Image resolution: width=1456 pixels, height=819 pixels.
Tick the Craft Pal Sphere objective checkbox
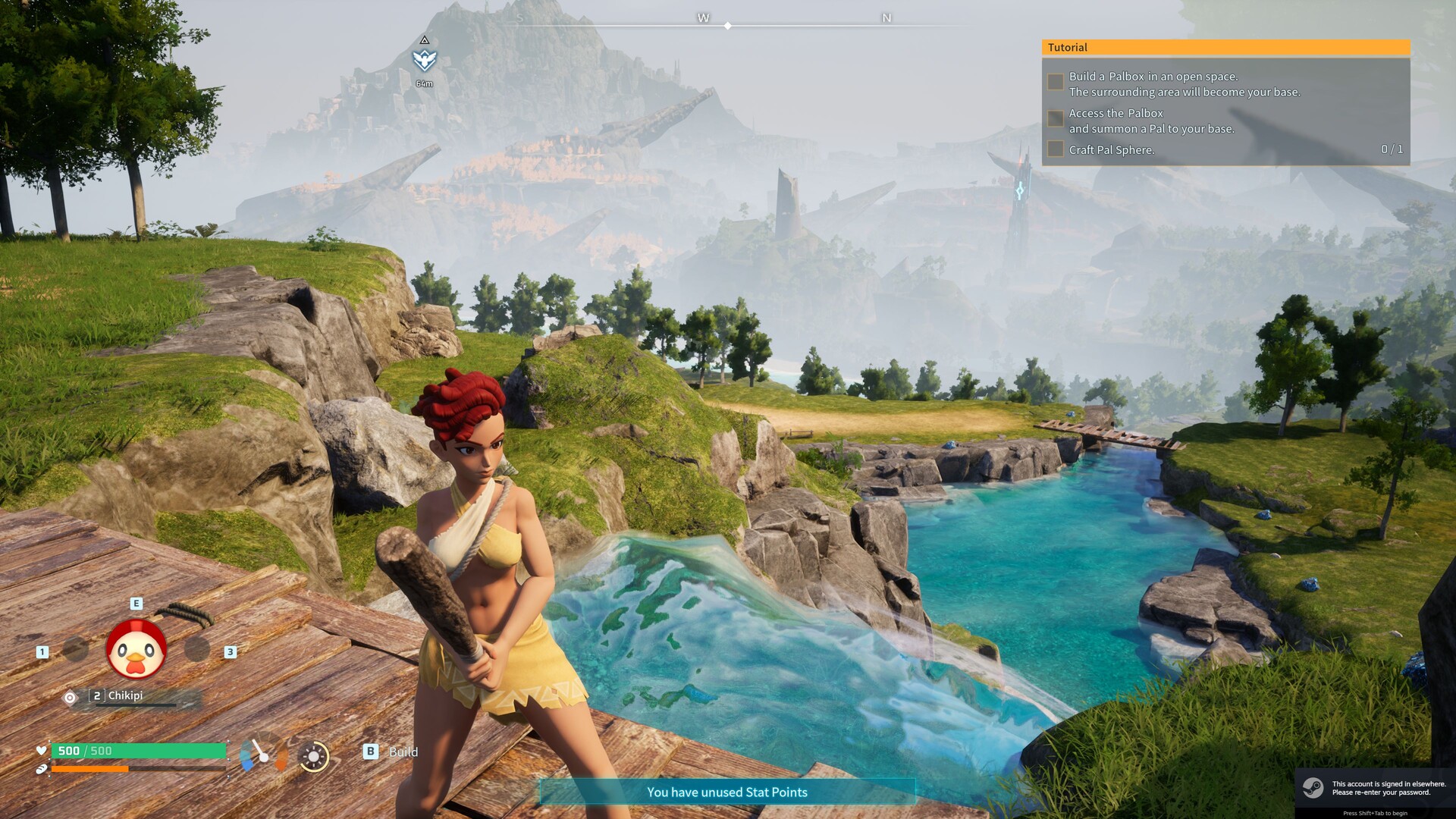(1055, 149)
